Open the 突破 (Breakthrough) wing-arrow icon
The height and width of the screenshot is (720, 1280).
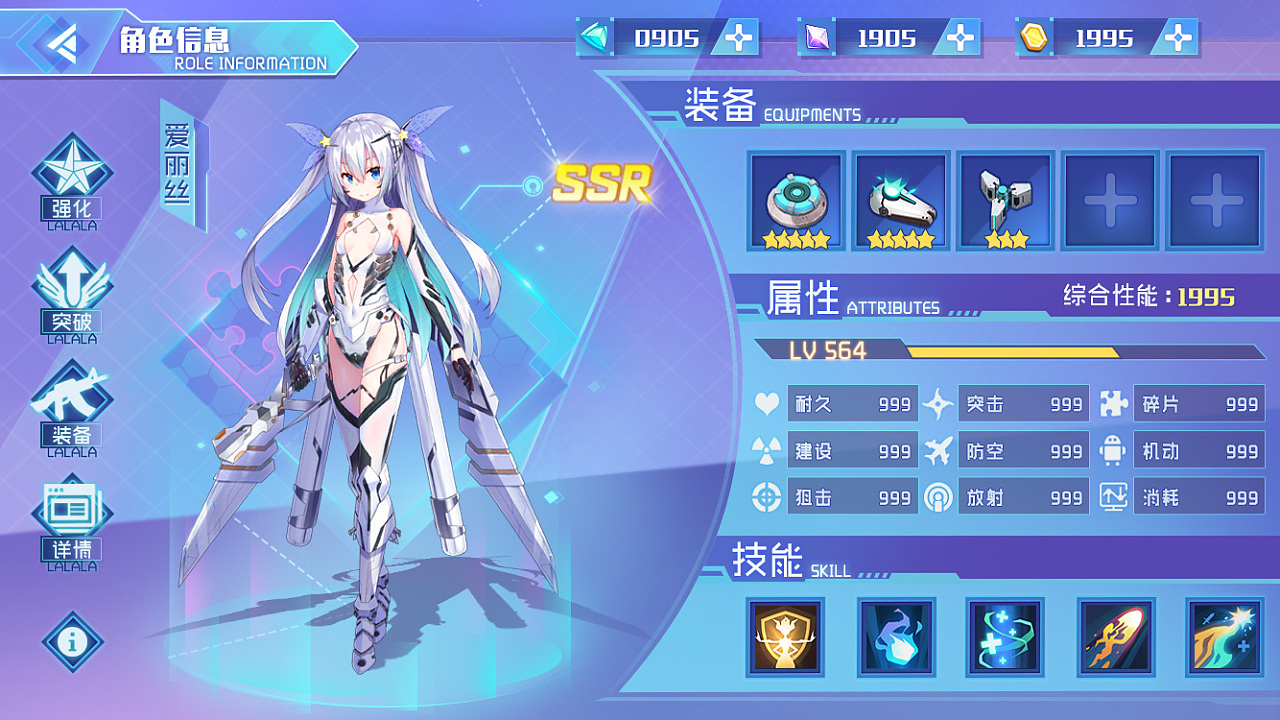(x=71, y=290)
